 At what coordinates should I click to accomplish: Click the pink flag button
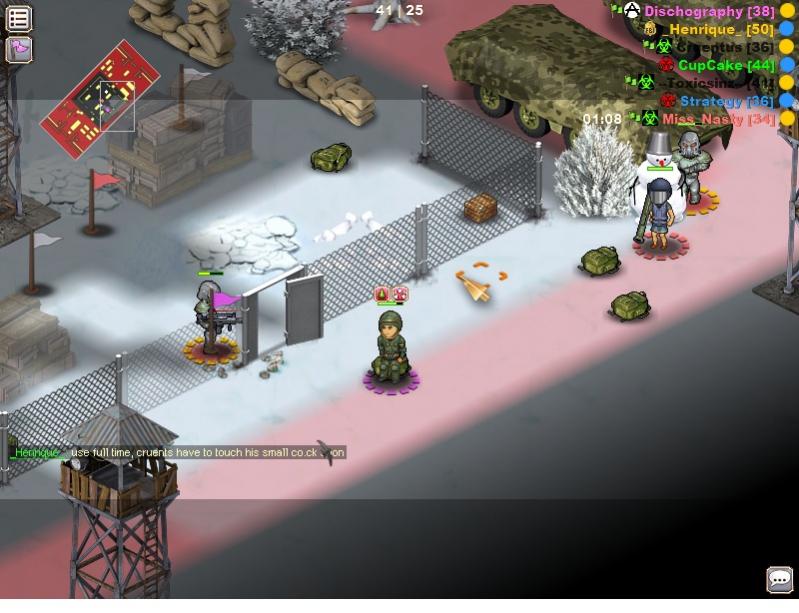18,49
